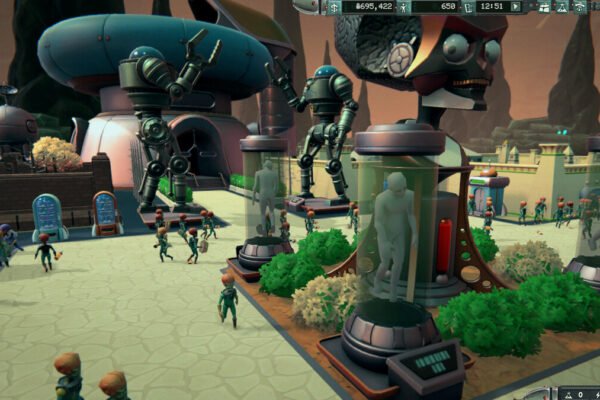Click the green play speed button

(x=516, y=7)
